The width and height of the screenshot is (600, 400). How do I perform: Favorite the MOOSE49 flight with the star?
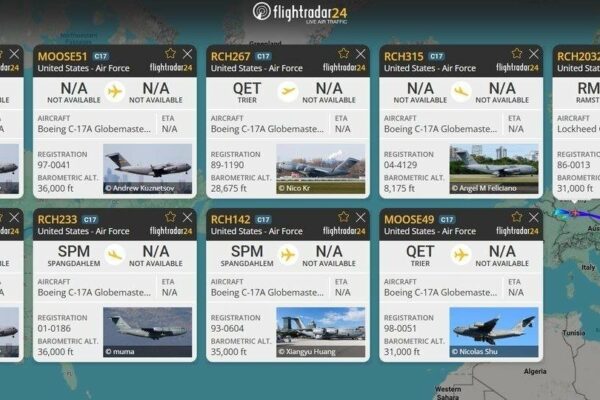(x=516, y=217)
